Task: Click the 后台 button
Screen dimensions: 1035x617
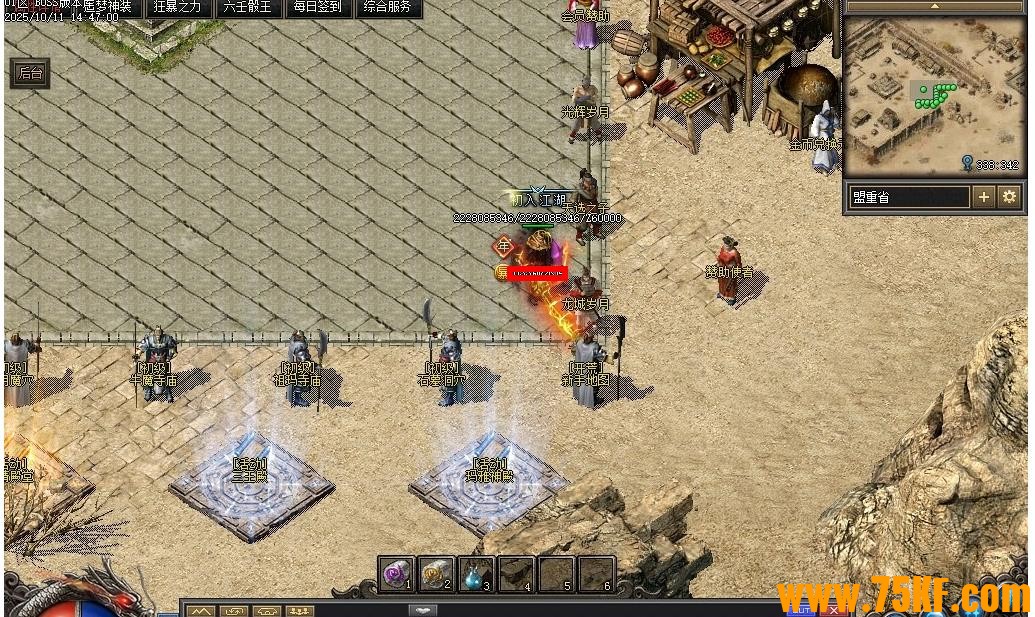Action: 30,73
